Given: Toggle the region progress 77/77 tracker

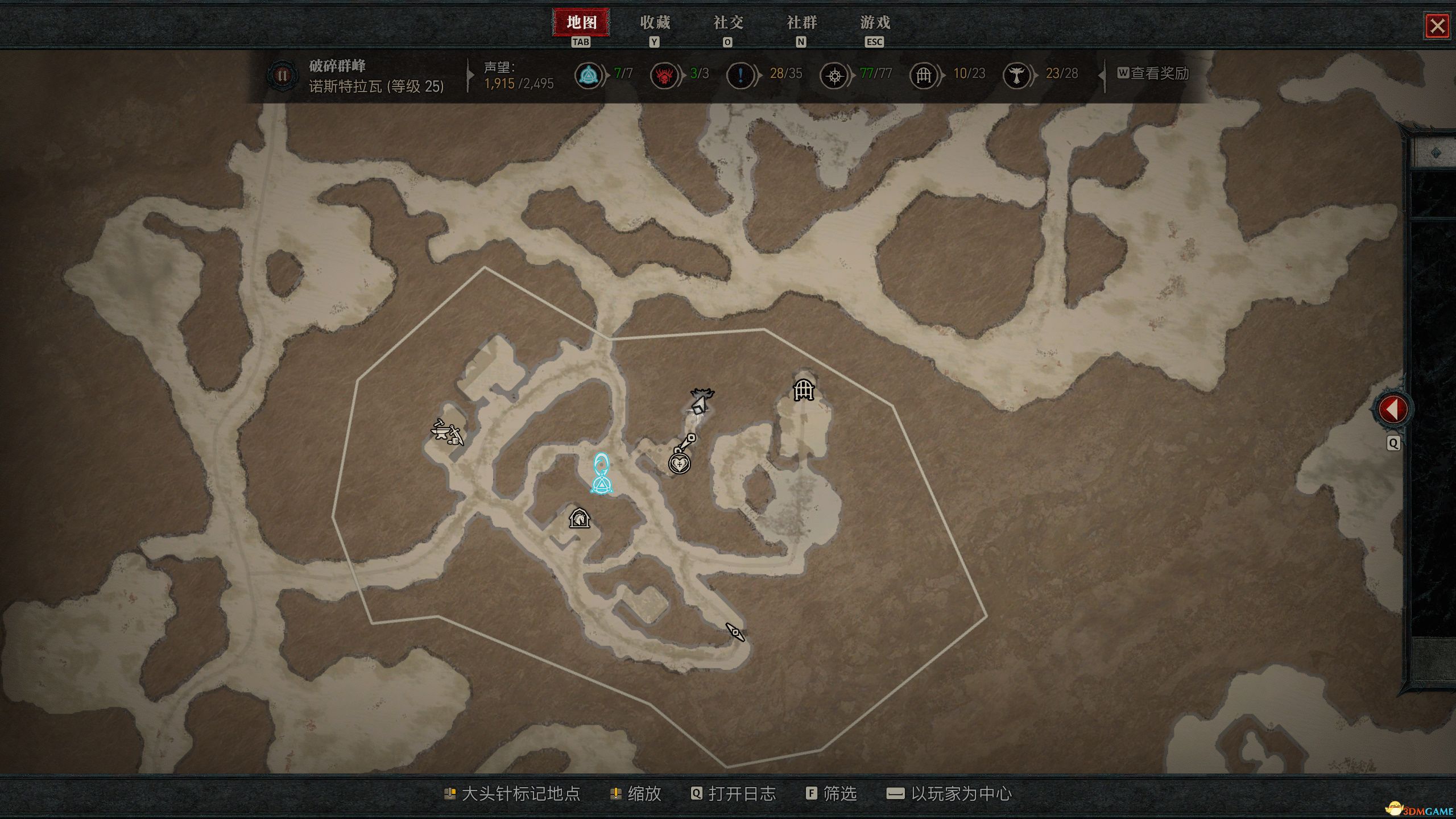Looking at the screenshot, I should [833, 74].
